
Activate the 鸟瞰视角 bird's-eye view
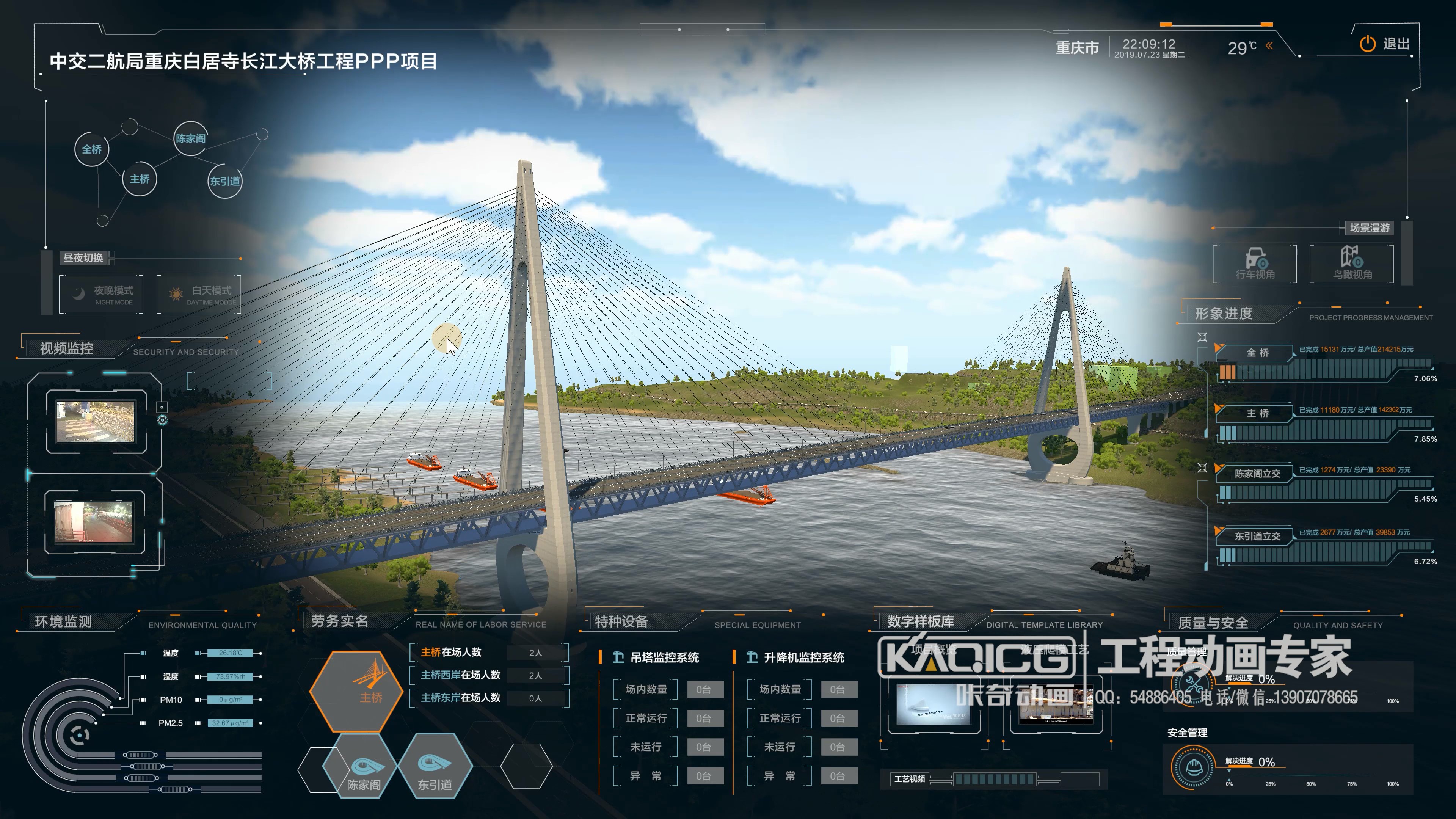(x=1352, y=264)
